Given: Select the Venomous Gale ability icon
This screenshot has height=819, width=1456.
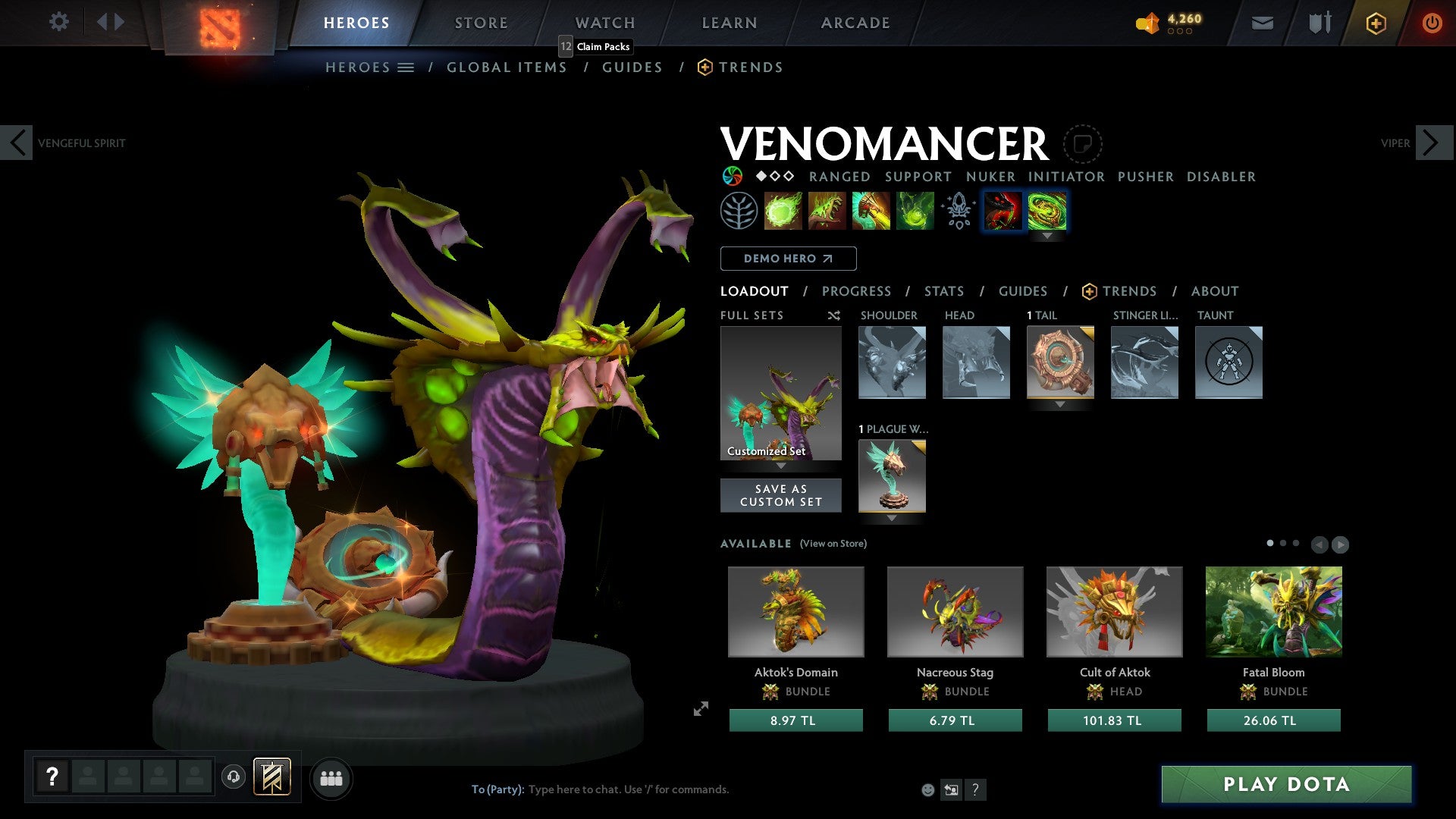Looking at the screenshot, I should 783,211.
